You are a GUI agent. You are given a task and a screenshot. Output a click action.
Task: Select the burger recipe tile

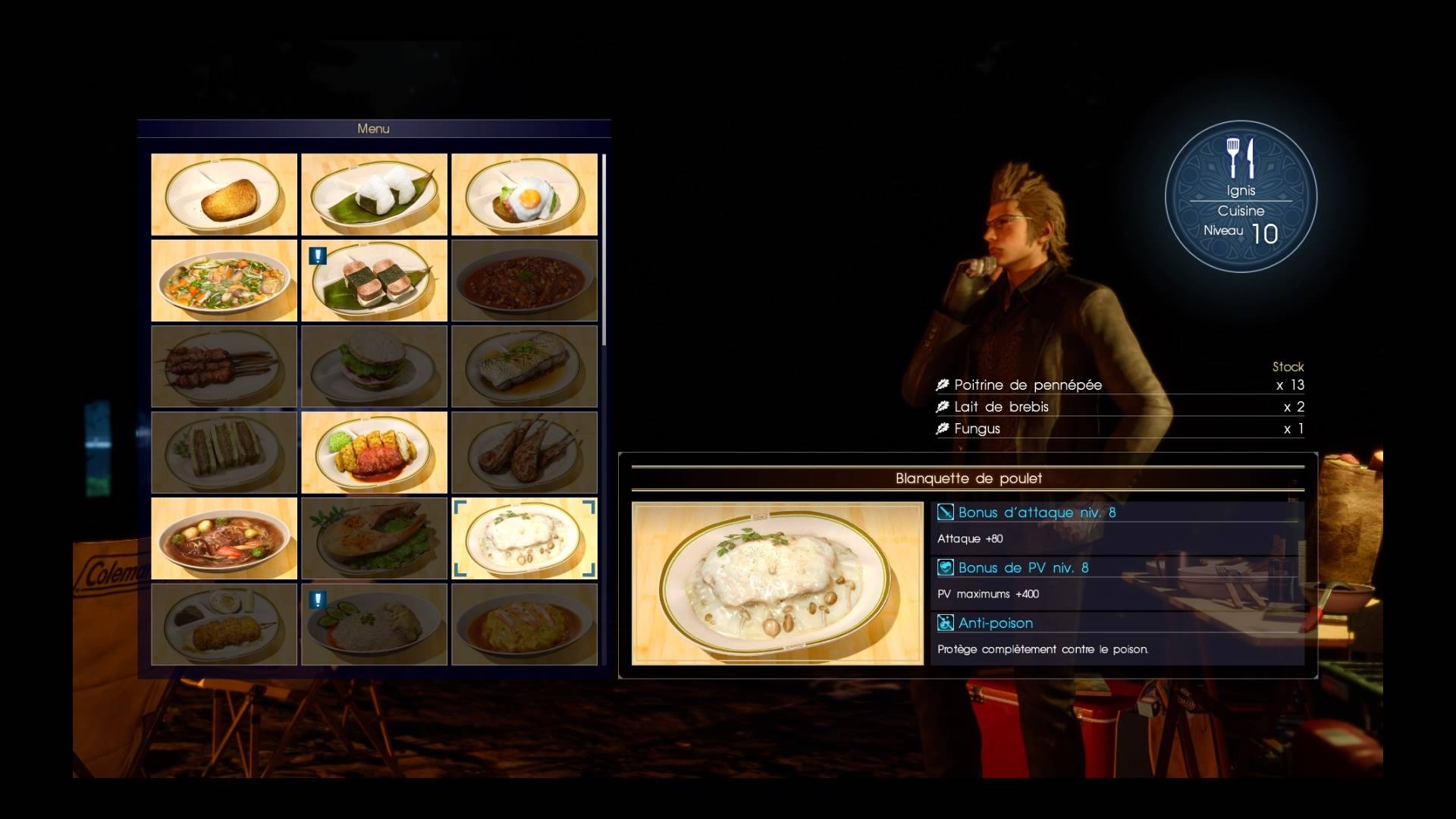point(374,366)
